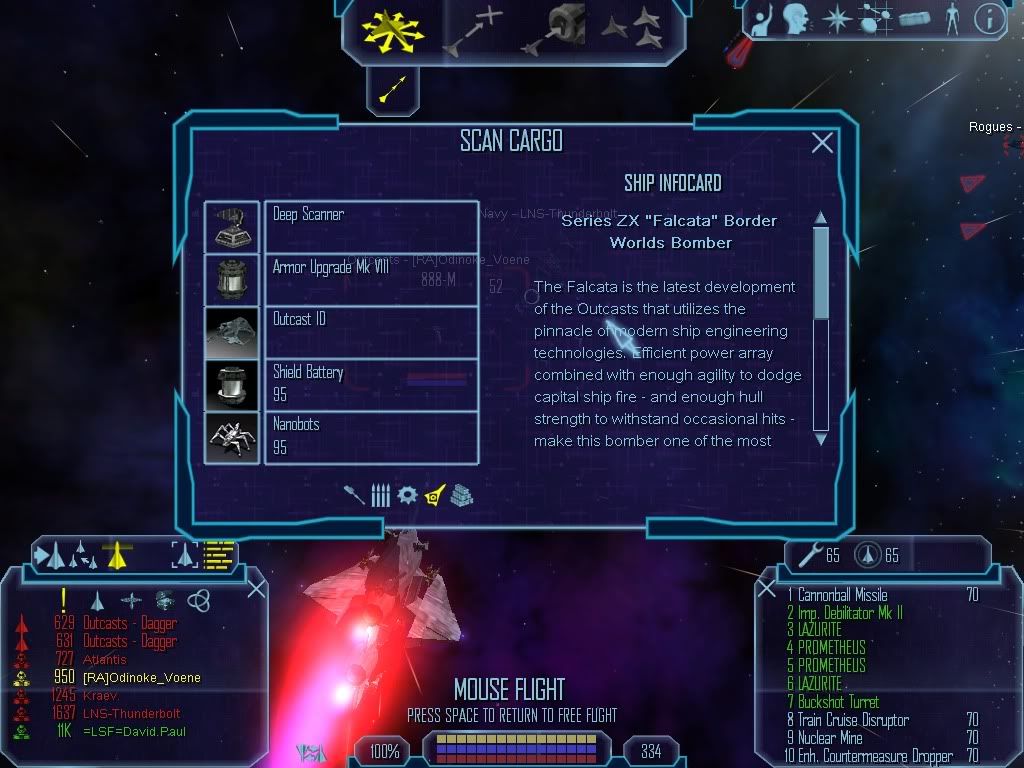The height and width of the screenshot is (768, 1024).
Task: Open the information icon in the top bar
Action: point(990,18)
